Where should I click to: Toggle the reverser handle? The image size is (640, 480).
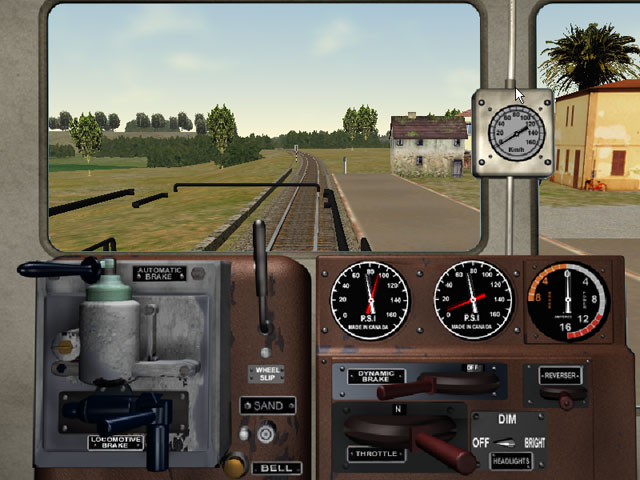coord(567,398)
